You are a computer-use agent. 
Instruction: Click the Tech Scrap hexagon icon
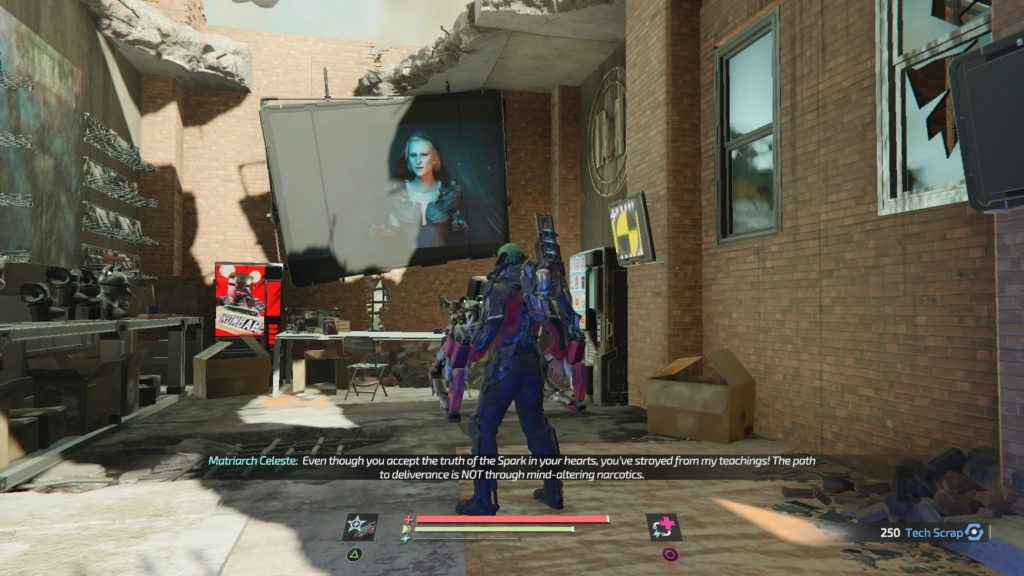pos(974,533)
